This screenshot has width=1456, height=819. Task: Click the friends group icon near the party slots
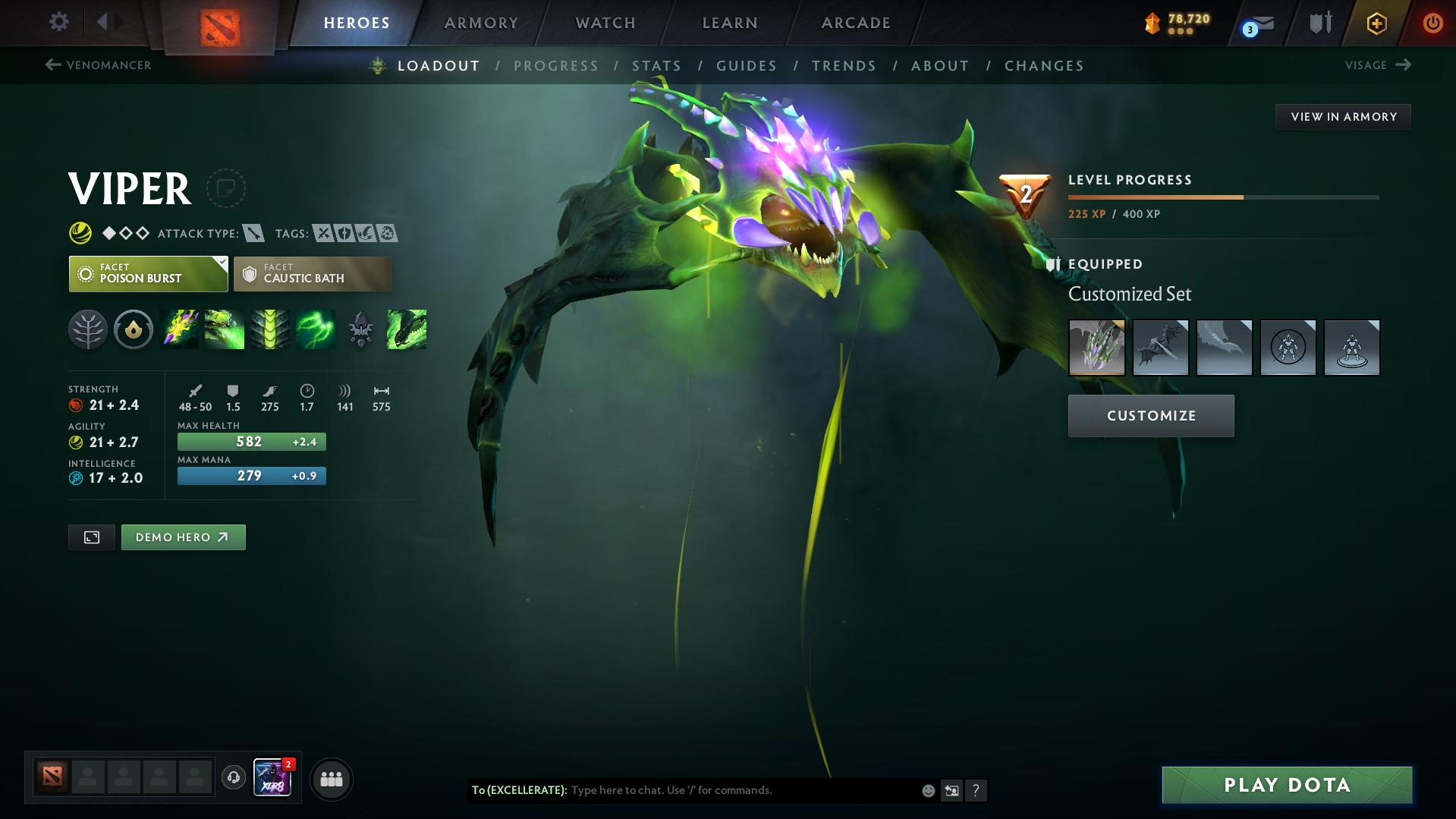331,779
